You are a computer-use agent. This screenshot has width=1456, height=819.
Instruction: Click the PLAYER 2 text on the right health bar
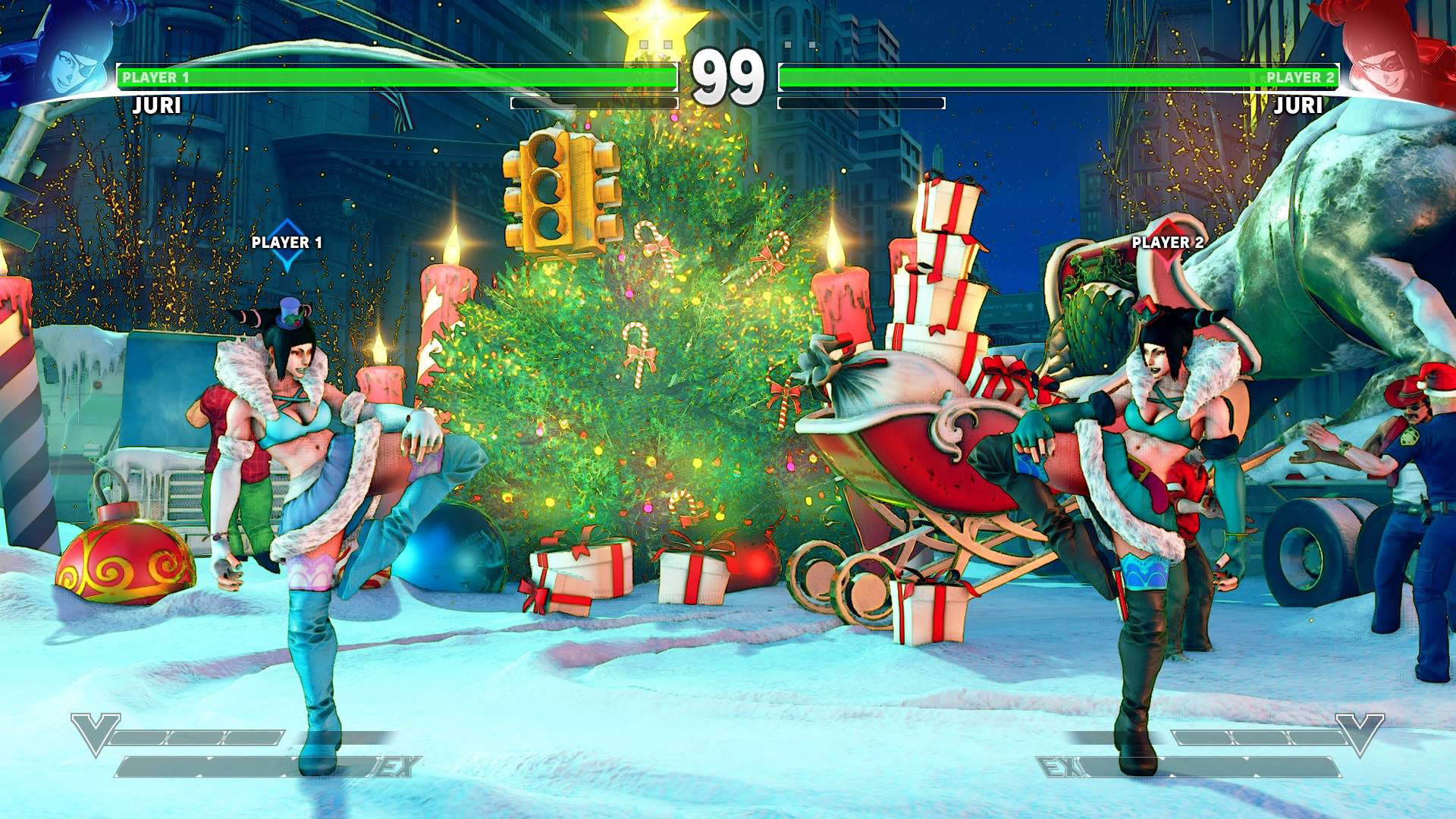point(1298,76)
